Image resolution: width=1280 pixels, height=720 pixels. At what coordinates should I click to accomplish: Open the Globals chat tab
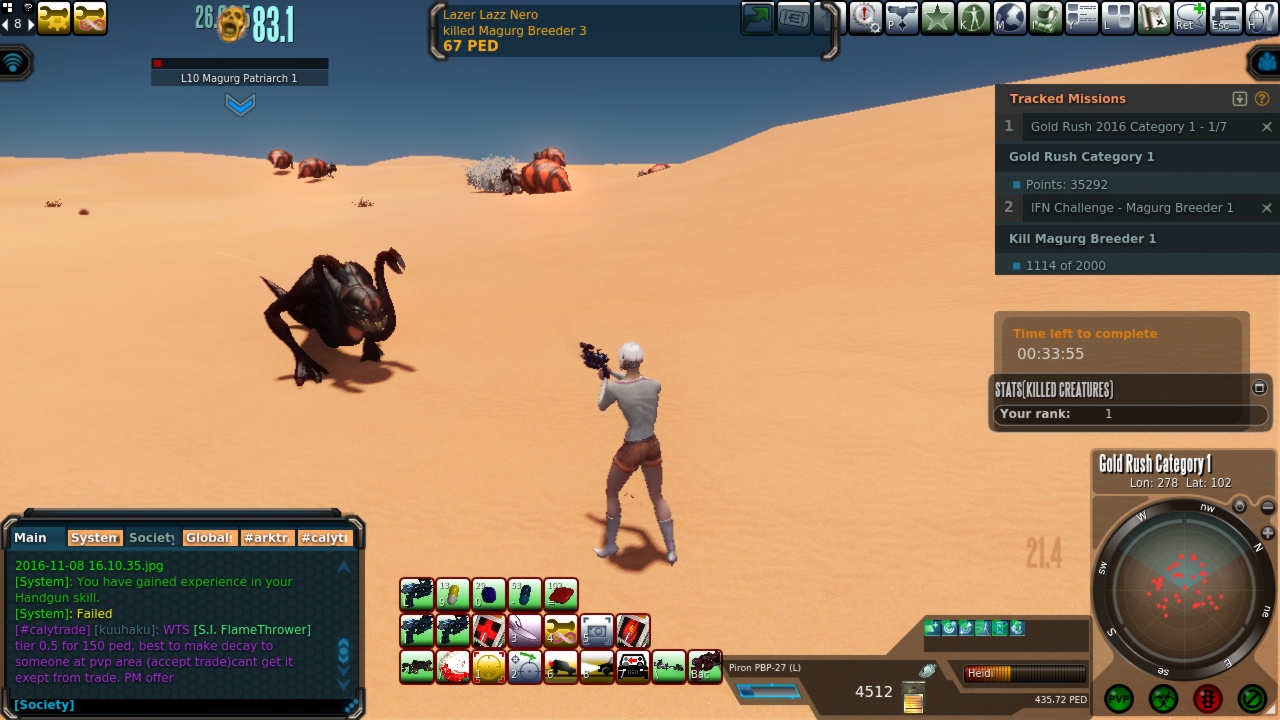209,538
